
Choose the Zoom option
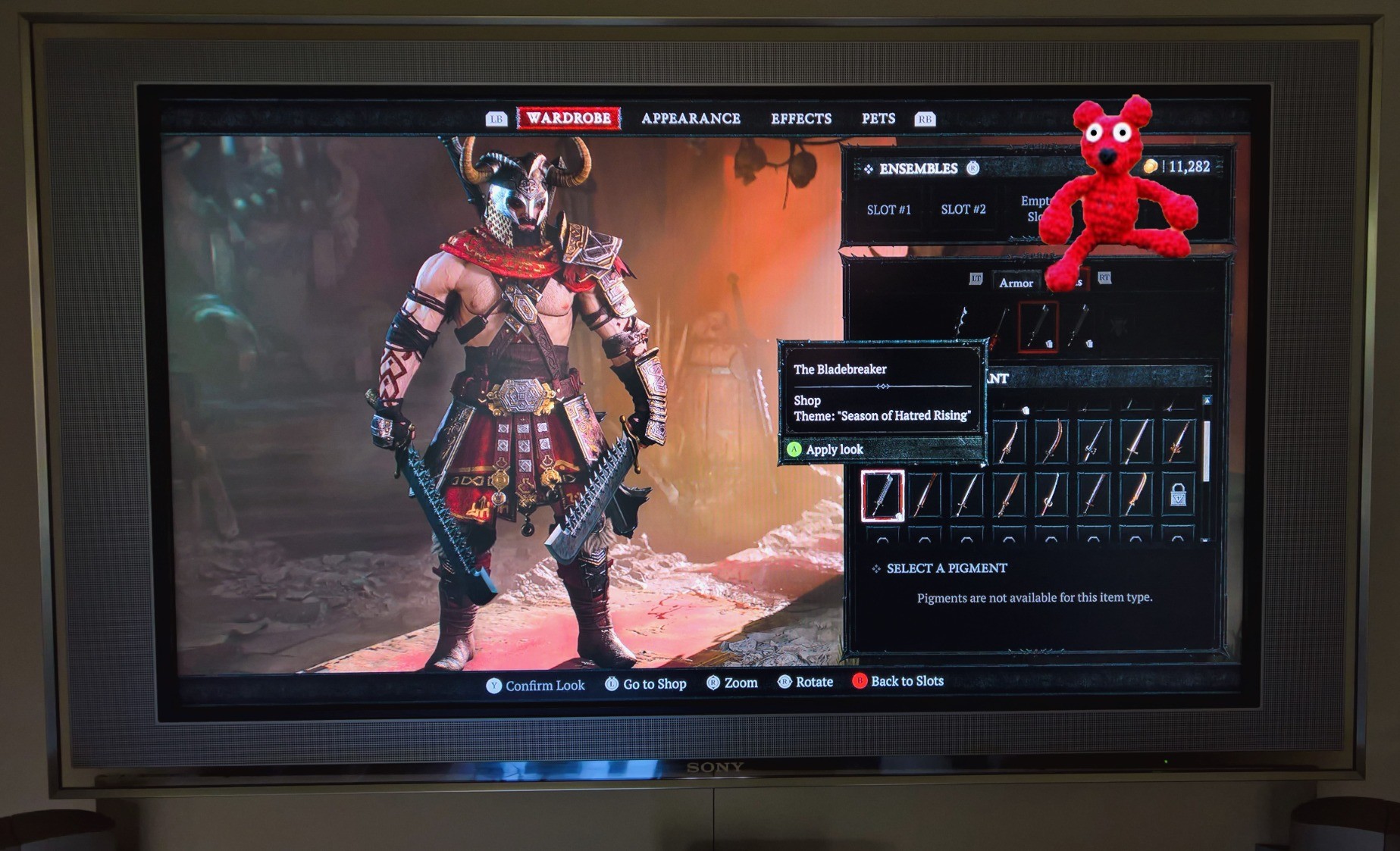pyautogui.click(x=732, y=683)
